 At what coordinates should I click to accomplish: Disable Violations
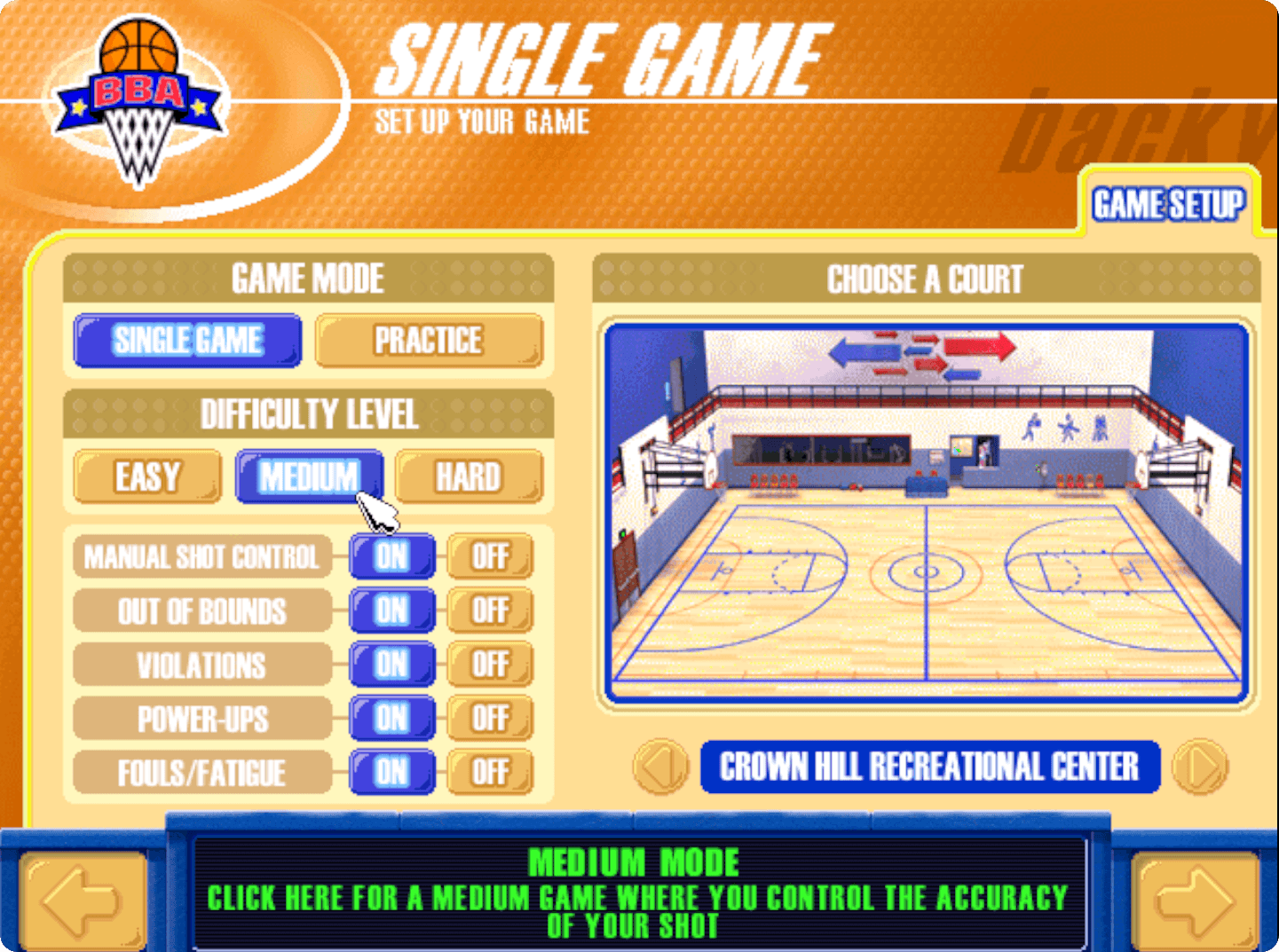click(x=489, y=665)
